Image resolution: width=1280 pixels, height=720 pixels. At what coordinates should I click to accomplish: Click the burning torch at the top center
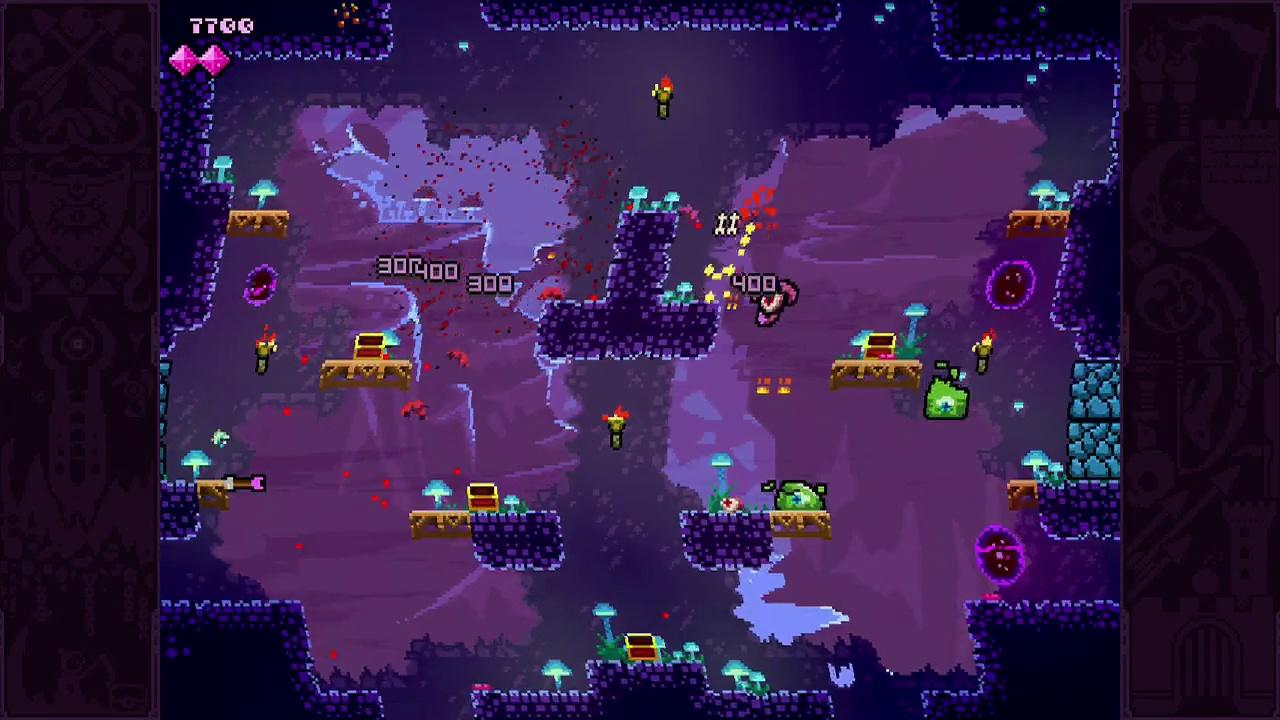click(662, 95)
